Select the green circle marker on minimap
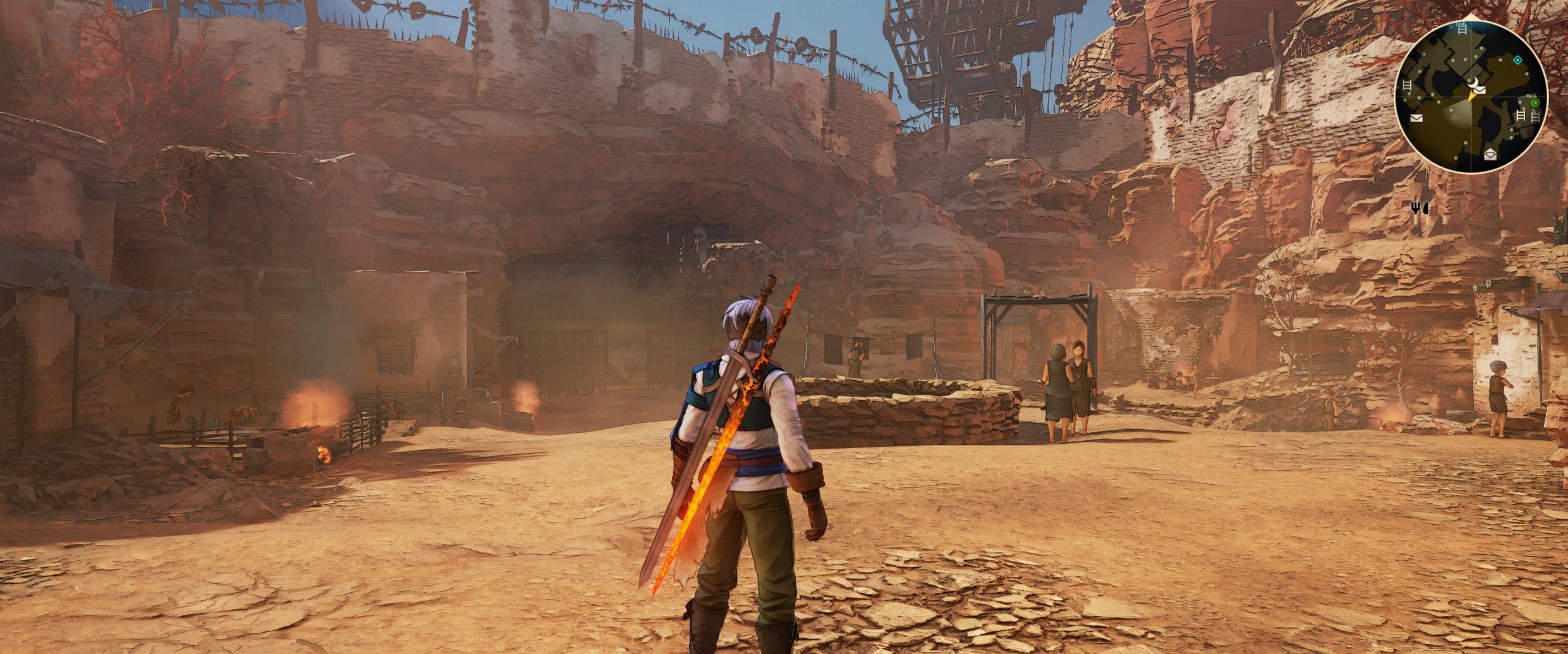Screen dimensions: 1568x654 [1535, 103]
